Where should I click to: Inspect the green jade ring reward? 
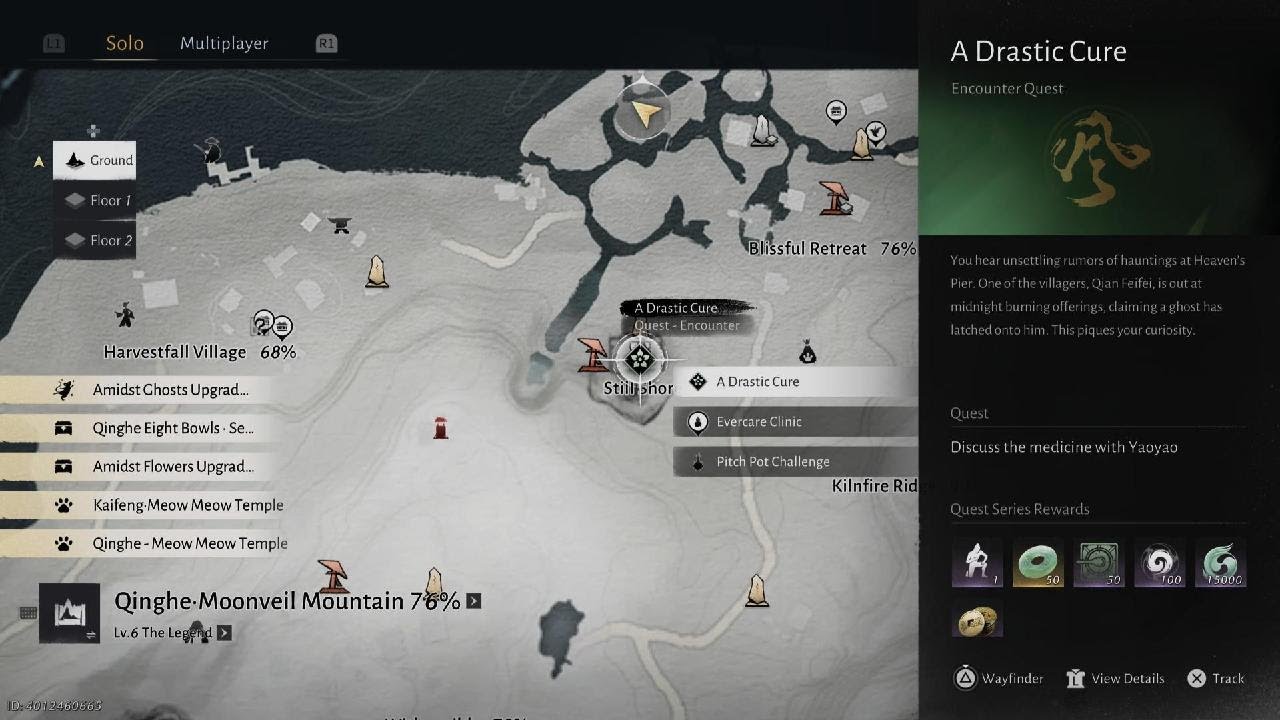[x=1038, y=562]
